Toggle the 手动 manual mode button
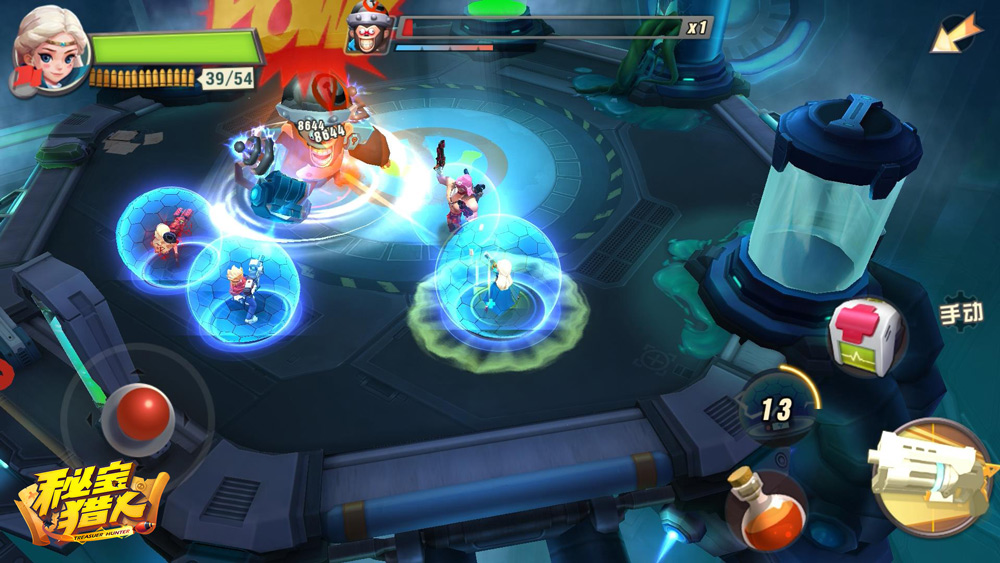The image size is (1000, 563). click(x=961, y=312)
